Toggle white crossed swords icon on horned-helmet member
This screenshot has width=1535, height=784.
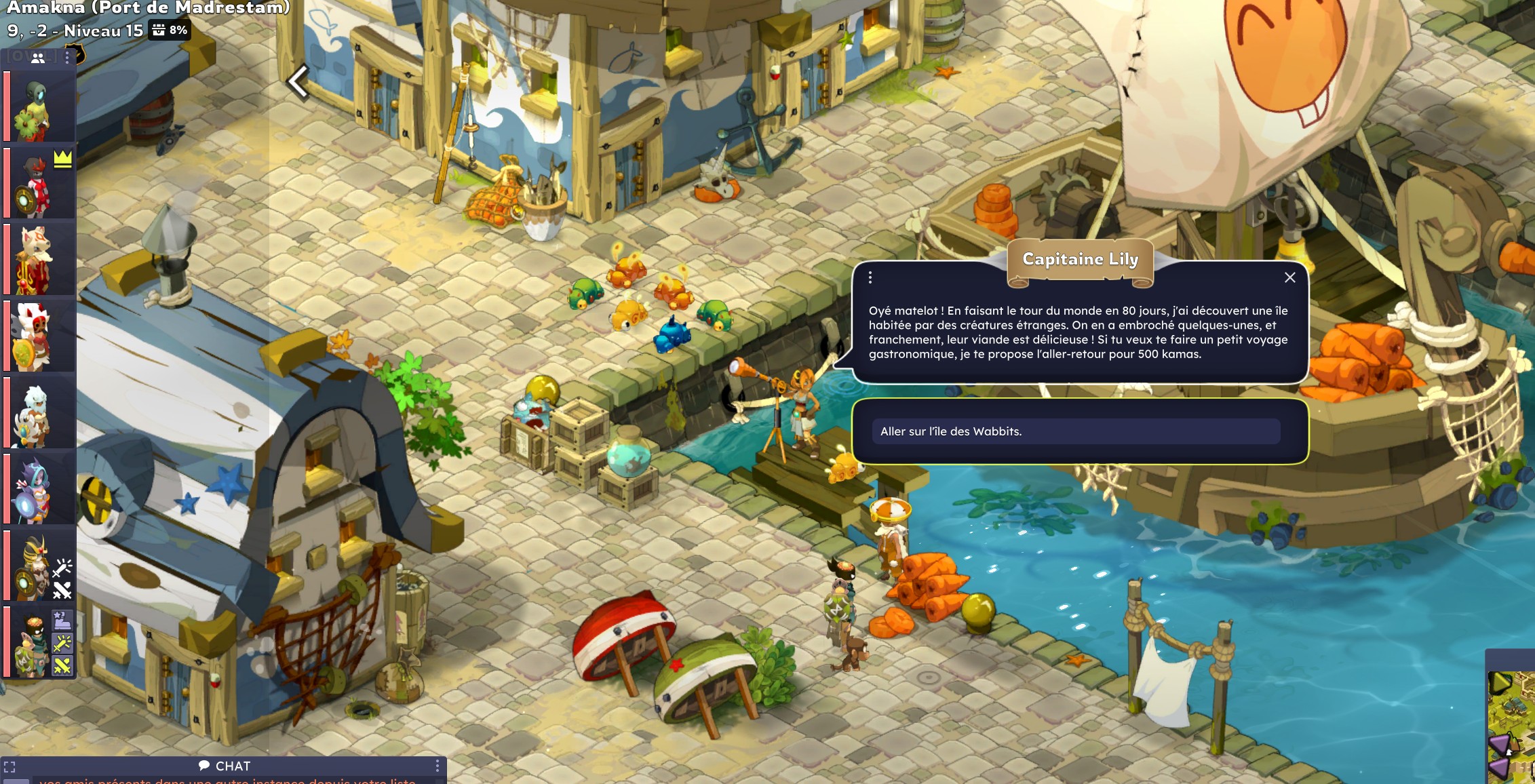62,591
